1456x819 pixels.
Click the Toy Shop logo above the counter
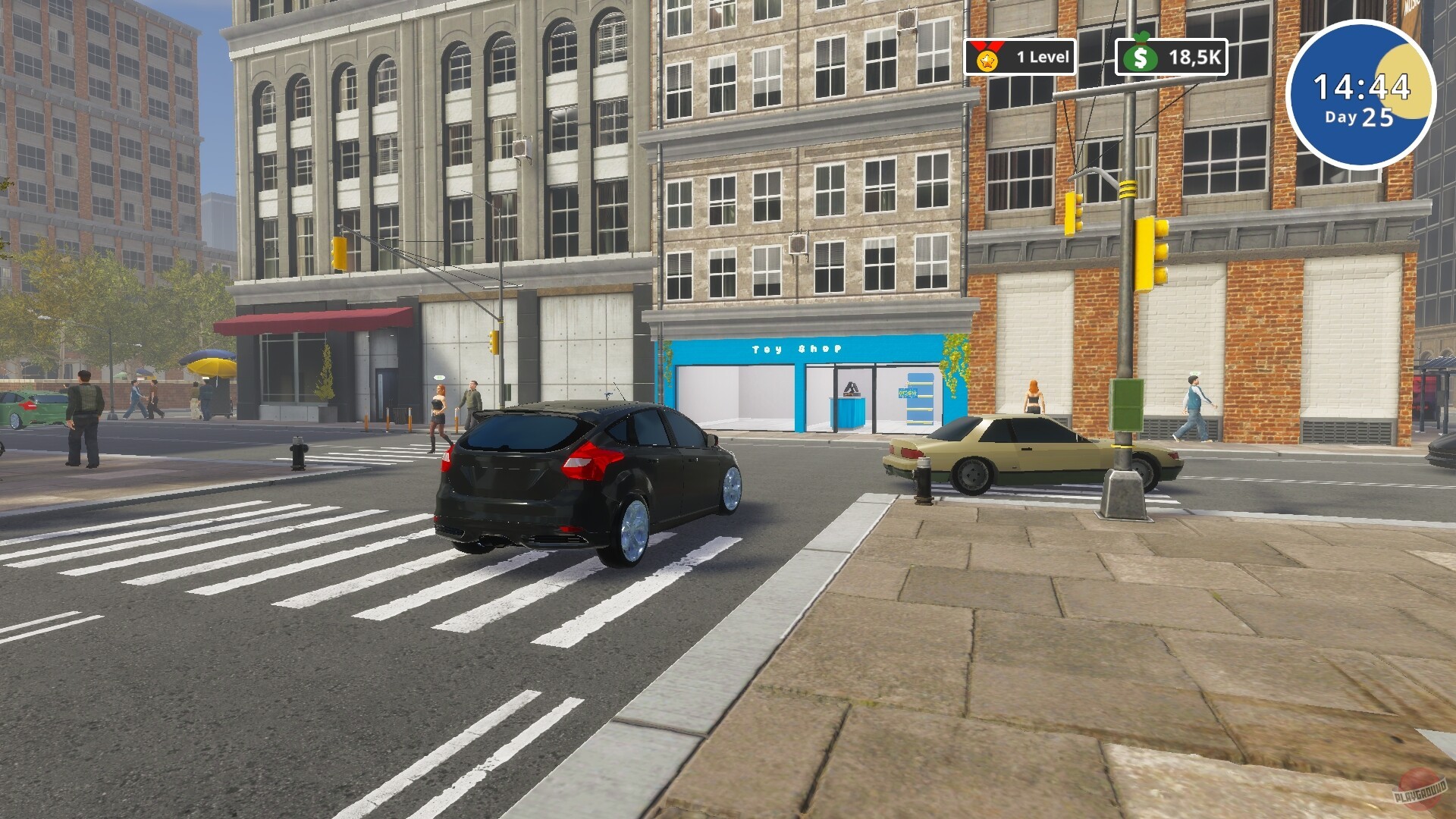pyautogui.click(x=850, y=388)
